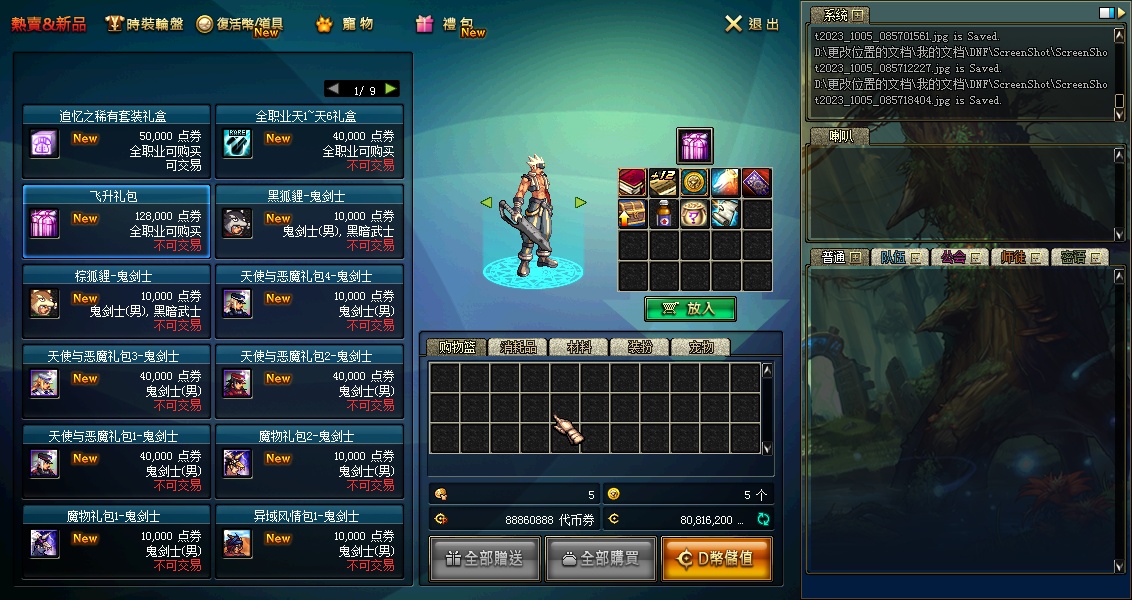Select the 追忆之稀有套装礼盒 listing
Image resolution: width=1132 pixels, height=600 pixels.
click(x=116, y=140)
